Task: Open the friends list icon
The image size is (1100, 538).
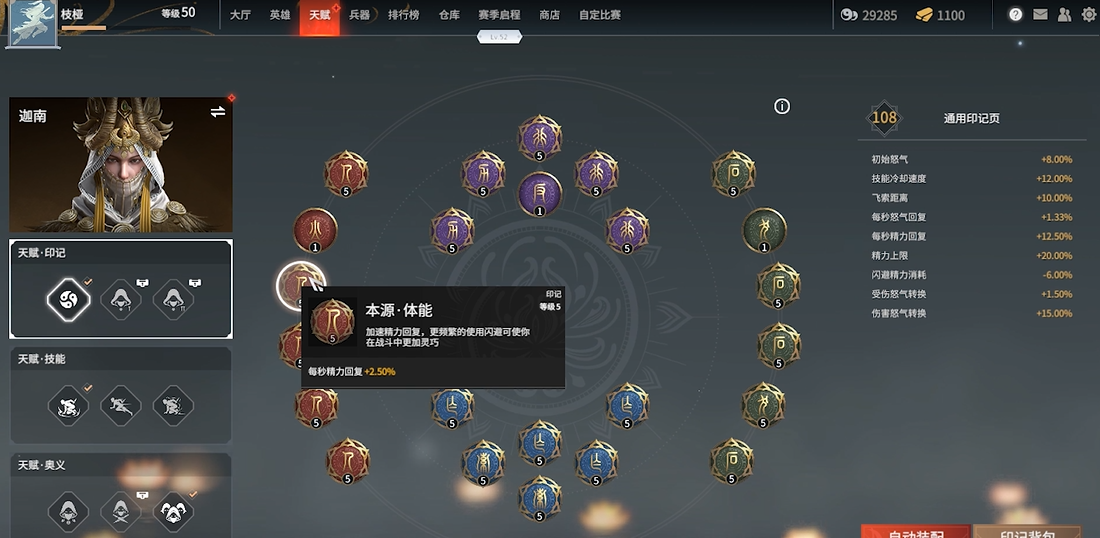Action: [x=1064, y=15]
